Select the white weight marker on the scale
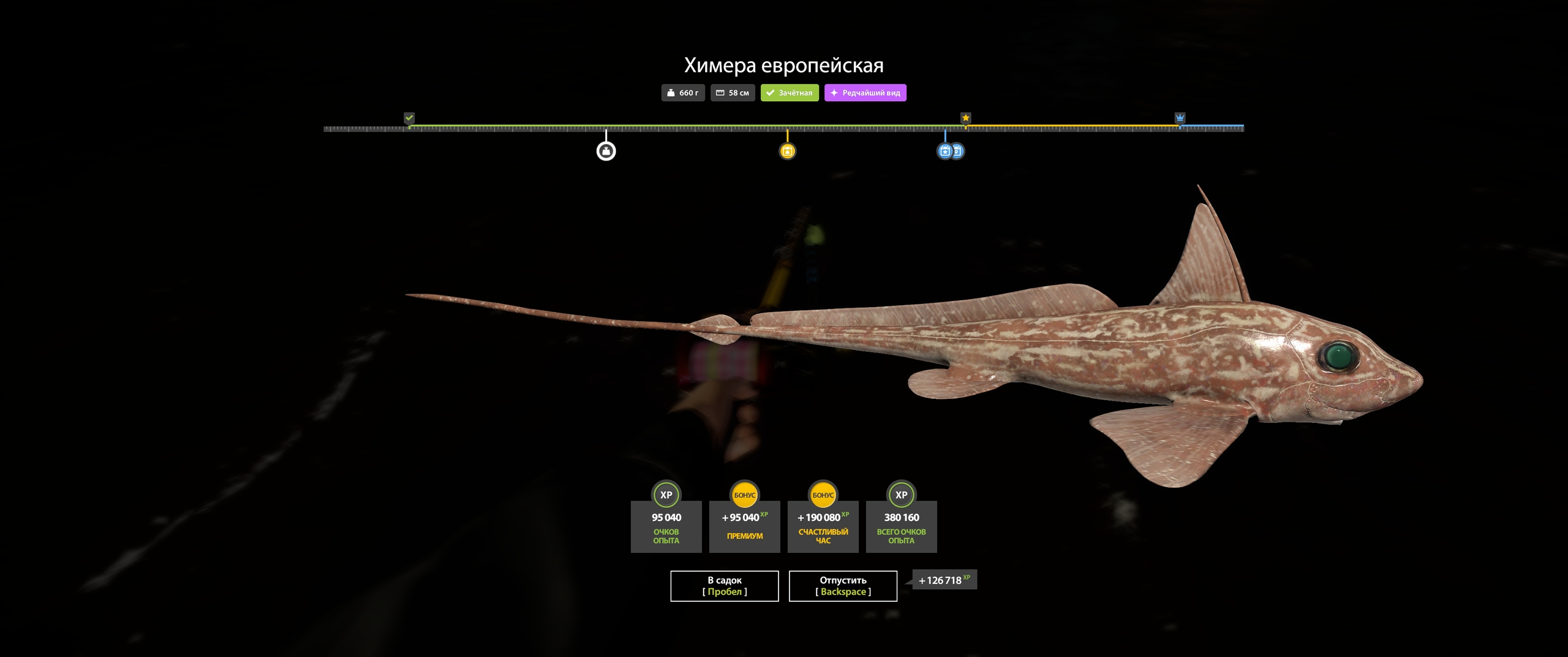This screenshot has height=657, width=1568. click(x=606, y=151)
